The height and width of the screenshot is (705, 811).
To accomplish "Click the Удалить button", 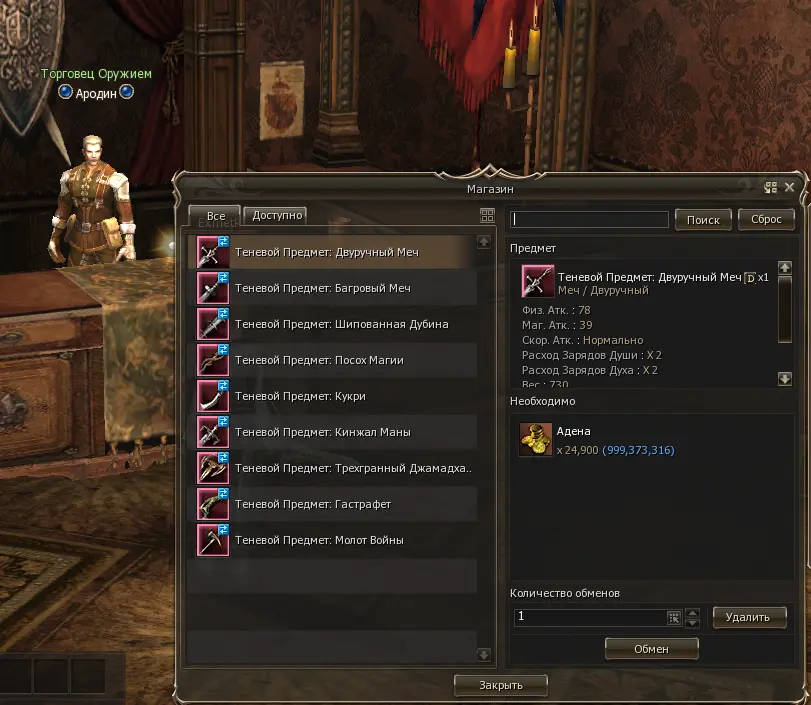I will pyautogui.click(x=749, y=618).
